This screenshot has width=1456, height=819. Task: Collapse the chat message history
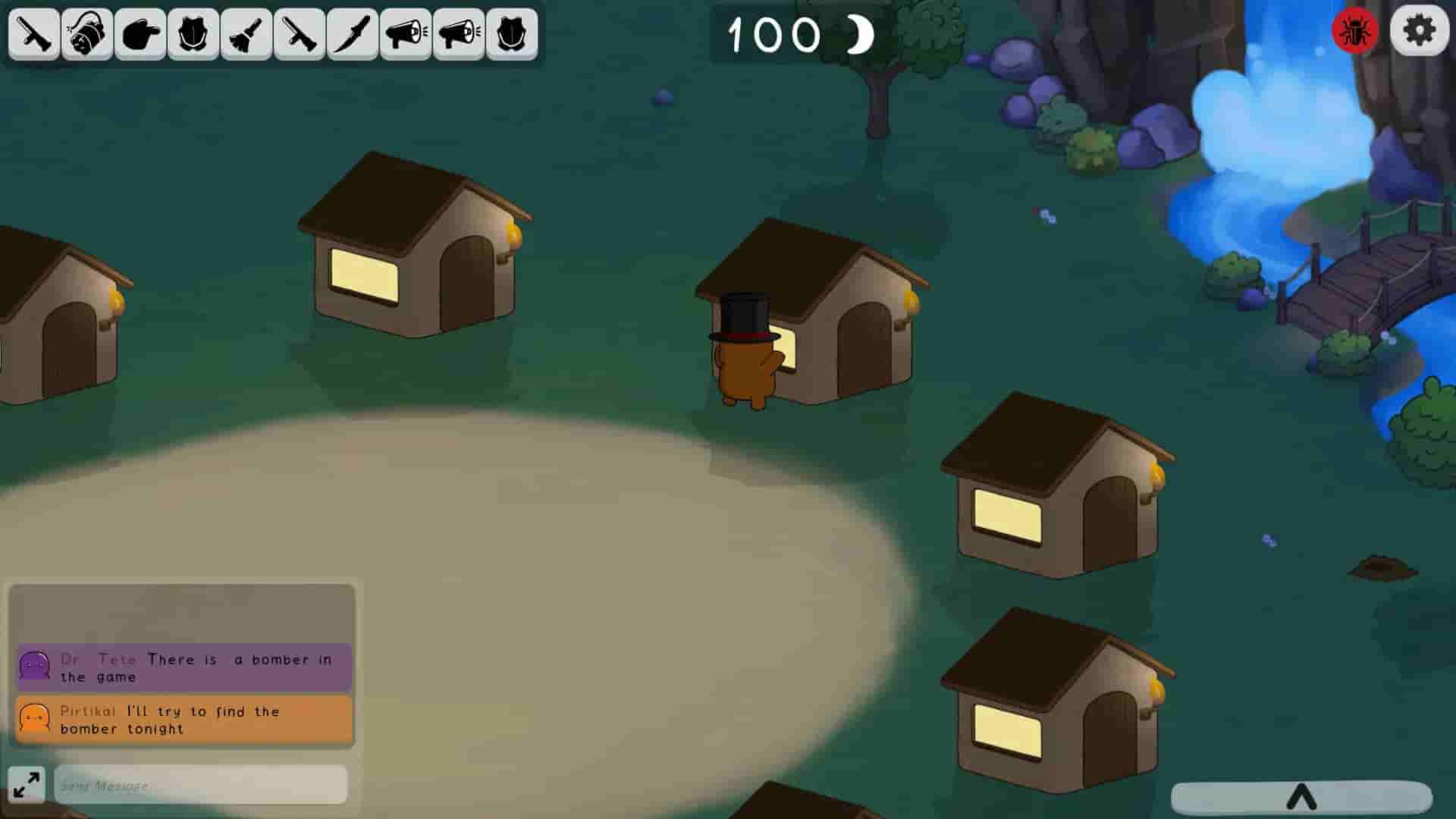[x=182, y=614]
